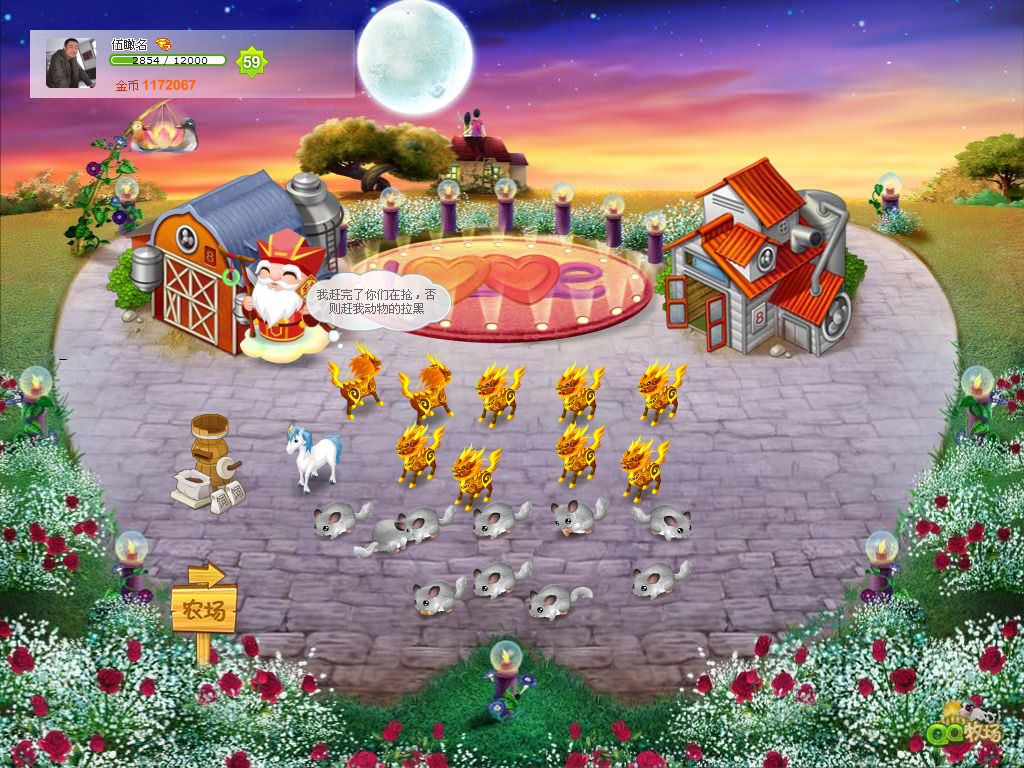Click the yellow diamond badge beside the name
1024x768 pixels.
tap(163, 44)
